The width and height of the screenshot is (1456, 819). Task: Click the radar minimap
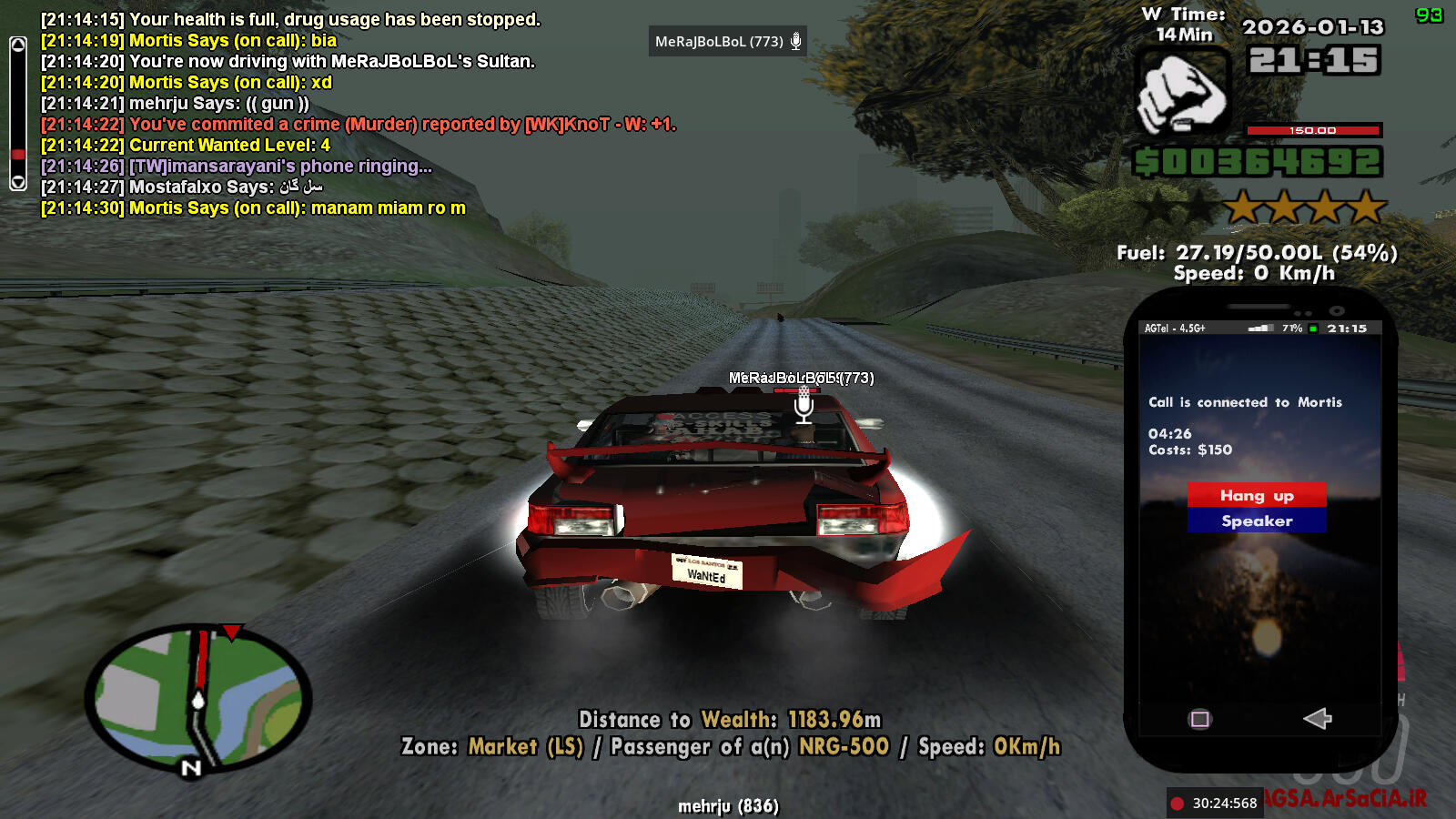tap(198, 697)
